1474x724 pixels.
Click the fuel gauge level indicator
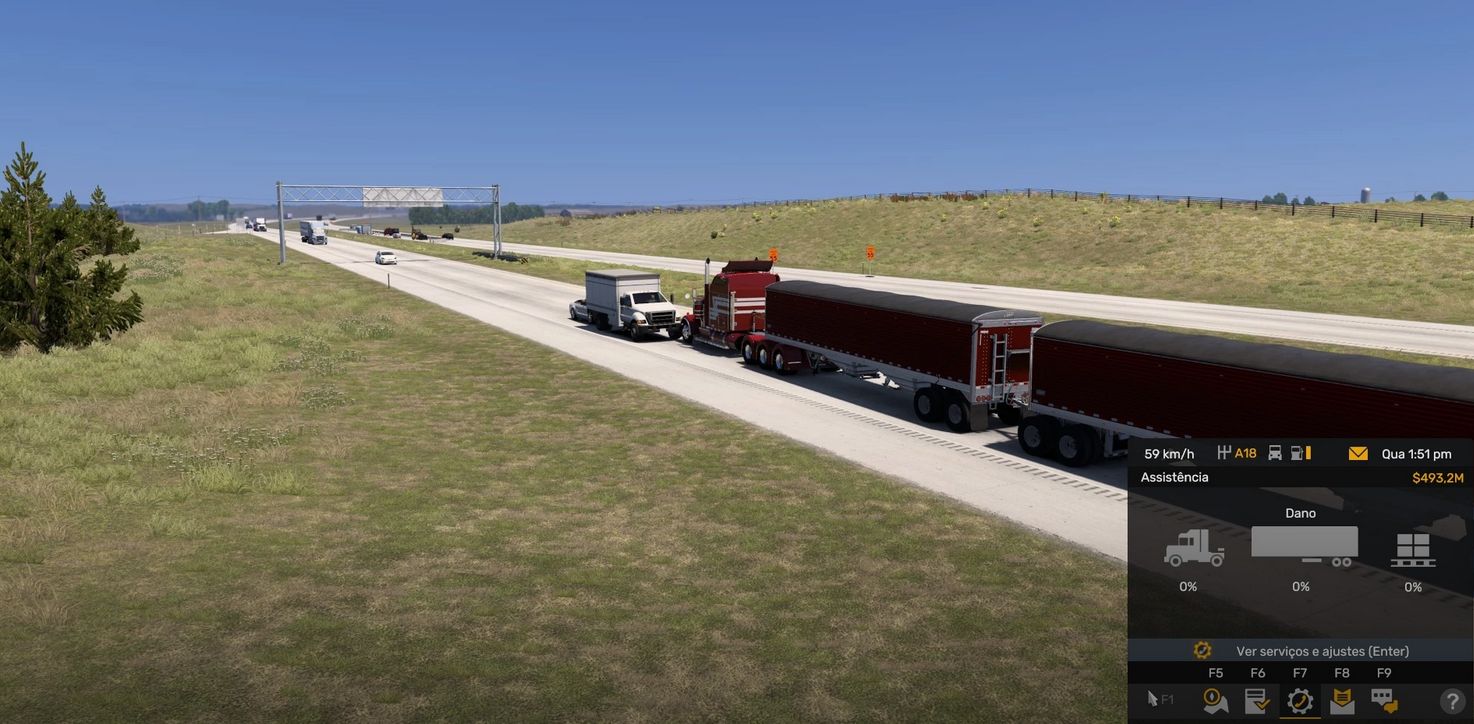1299,454
